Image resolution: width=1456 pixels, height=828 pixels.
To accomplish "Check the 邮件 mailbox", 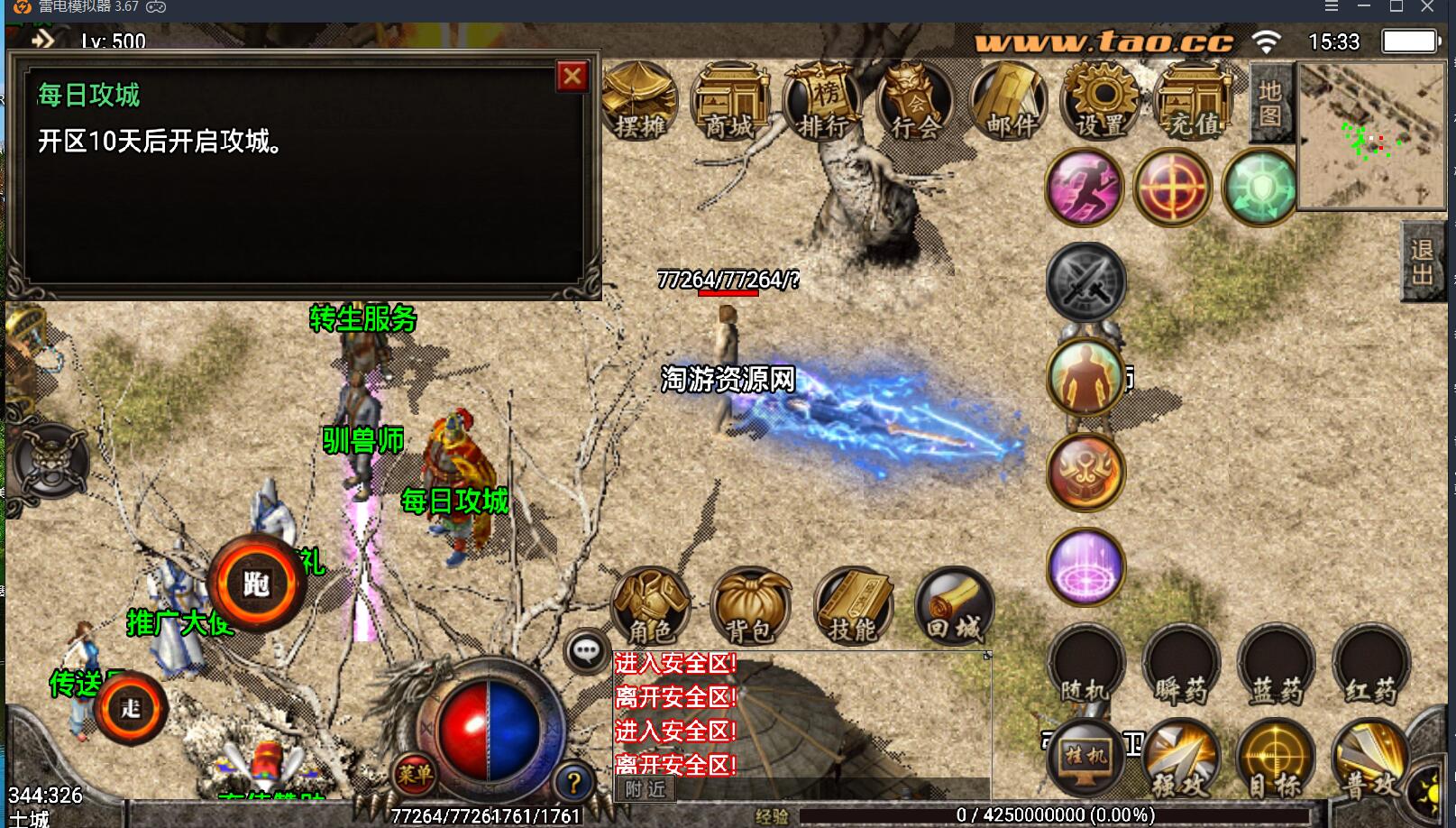I will click(x=1009, y=101).
